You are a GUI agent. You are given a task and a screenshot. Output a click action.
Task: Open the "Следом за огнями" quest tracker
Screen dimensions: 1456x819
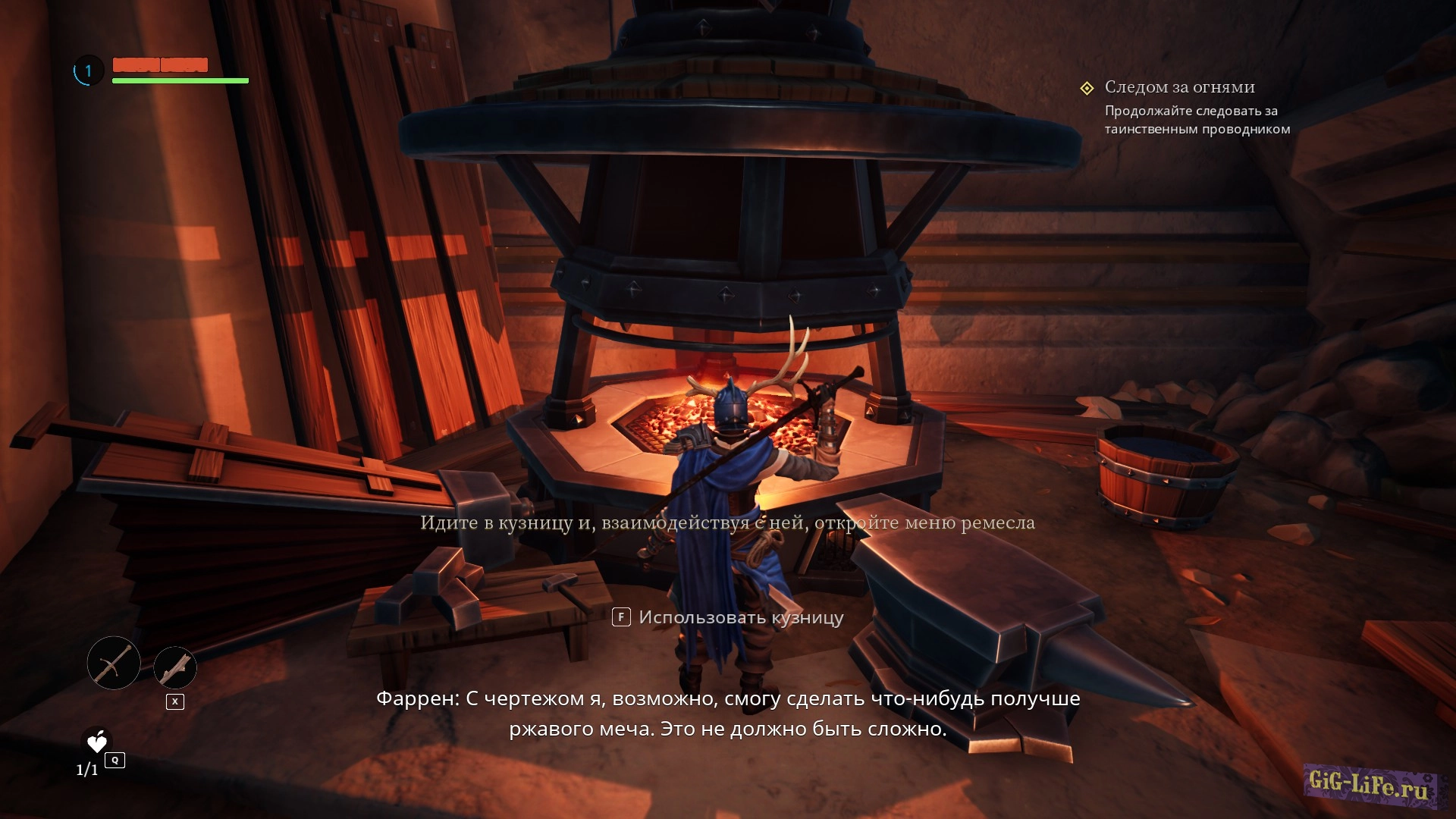point(1178,87)
